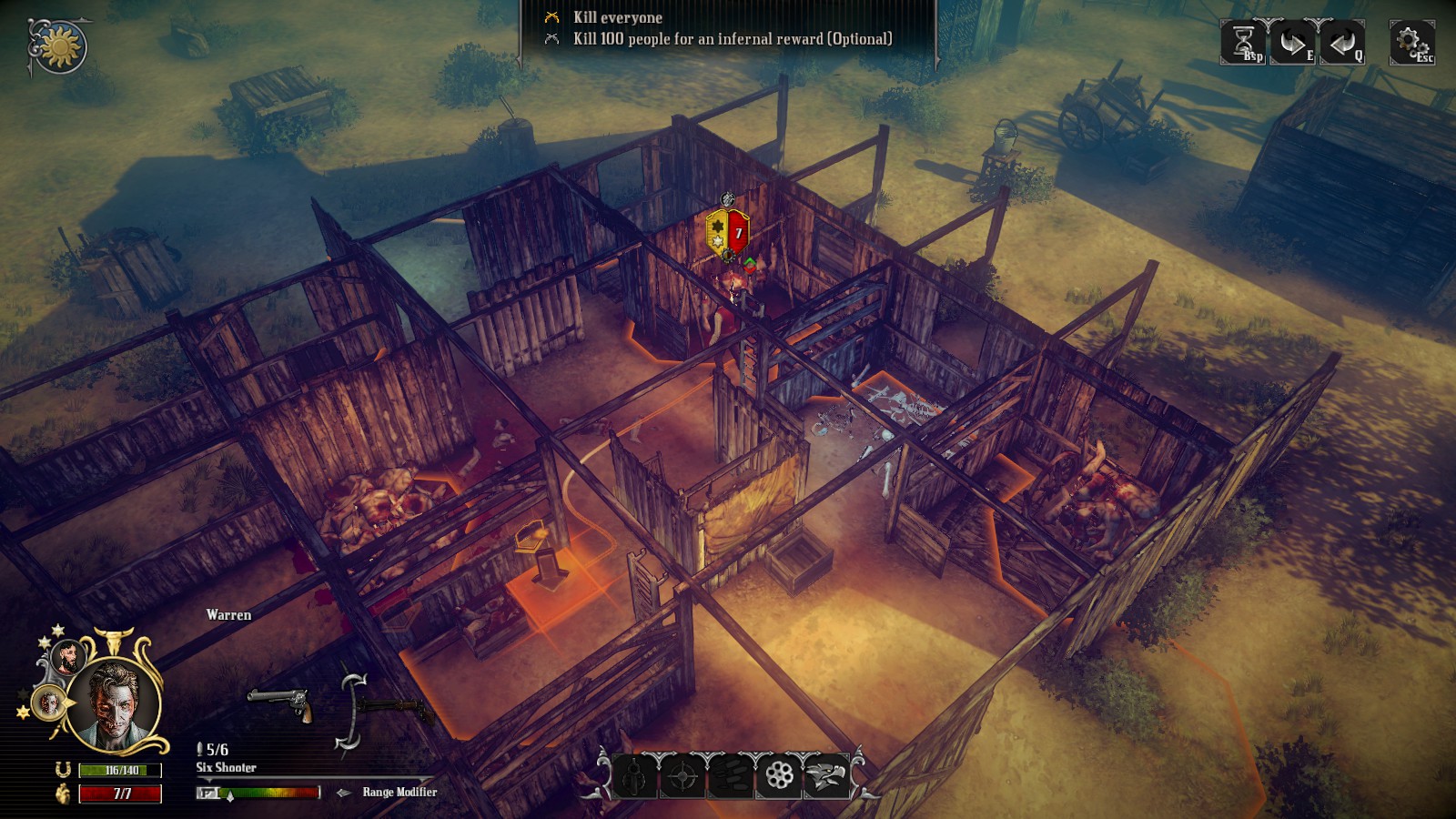The height and width of the screenshot is (819, 1456).
Task: Activate the eagle head ability
Action: (826, 776)
